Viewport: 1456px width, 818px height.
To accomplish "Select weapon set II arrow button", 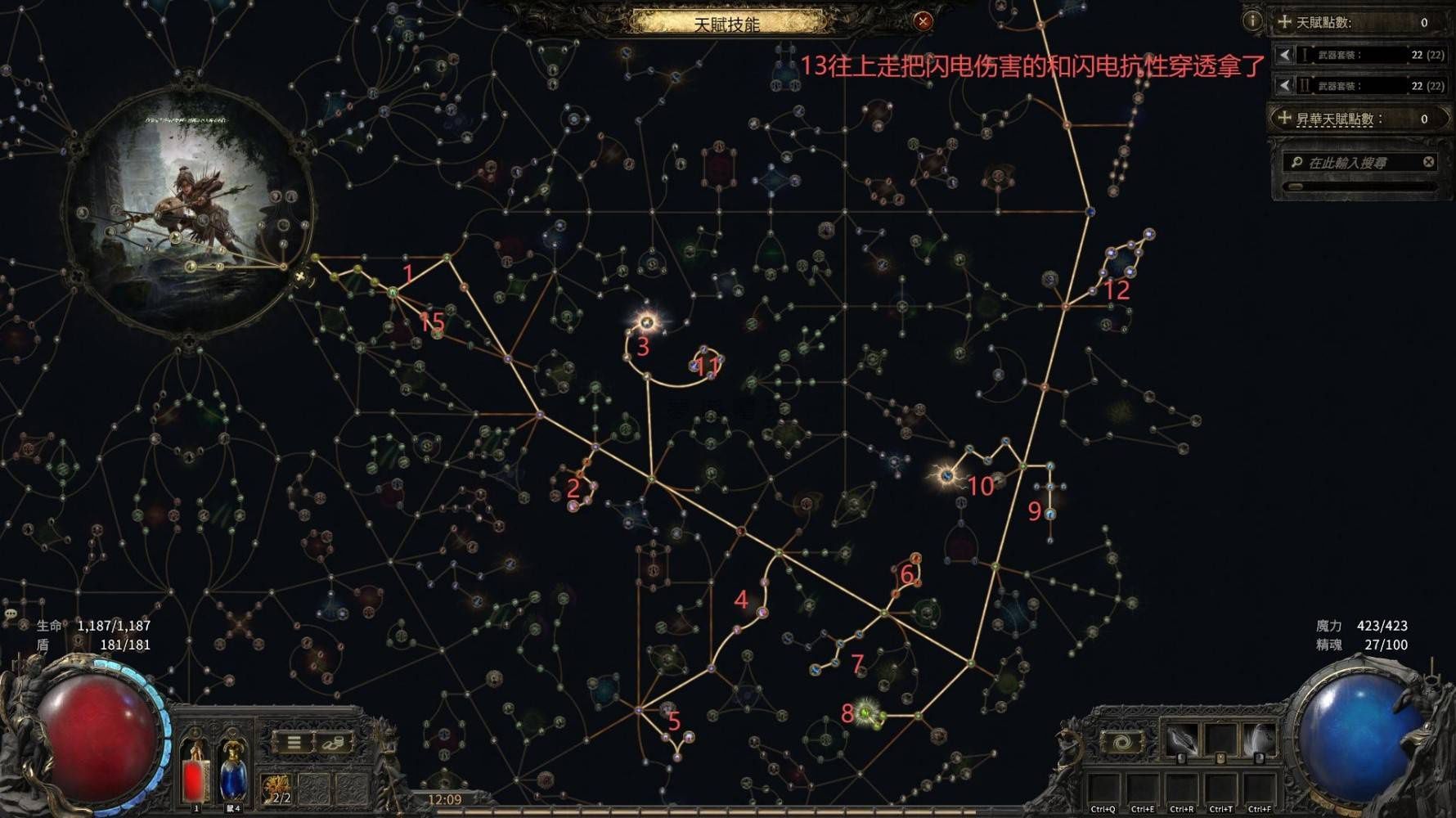I will [x=1284, y=85].
